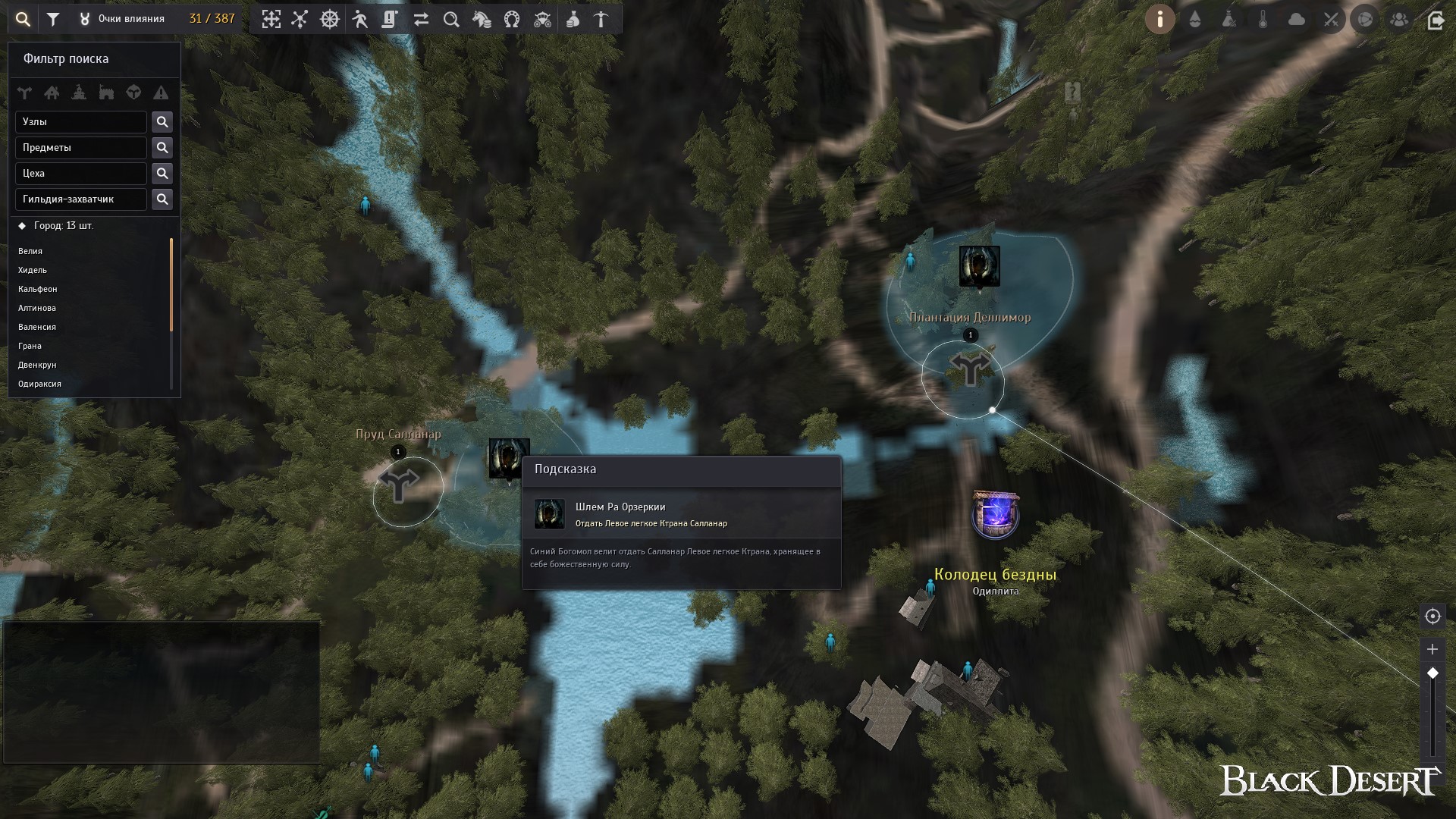Focus the Гильдия-захватчик search field
The width and height of the screenshot is (1456, 819).
click(81, 199)
